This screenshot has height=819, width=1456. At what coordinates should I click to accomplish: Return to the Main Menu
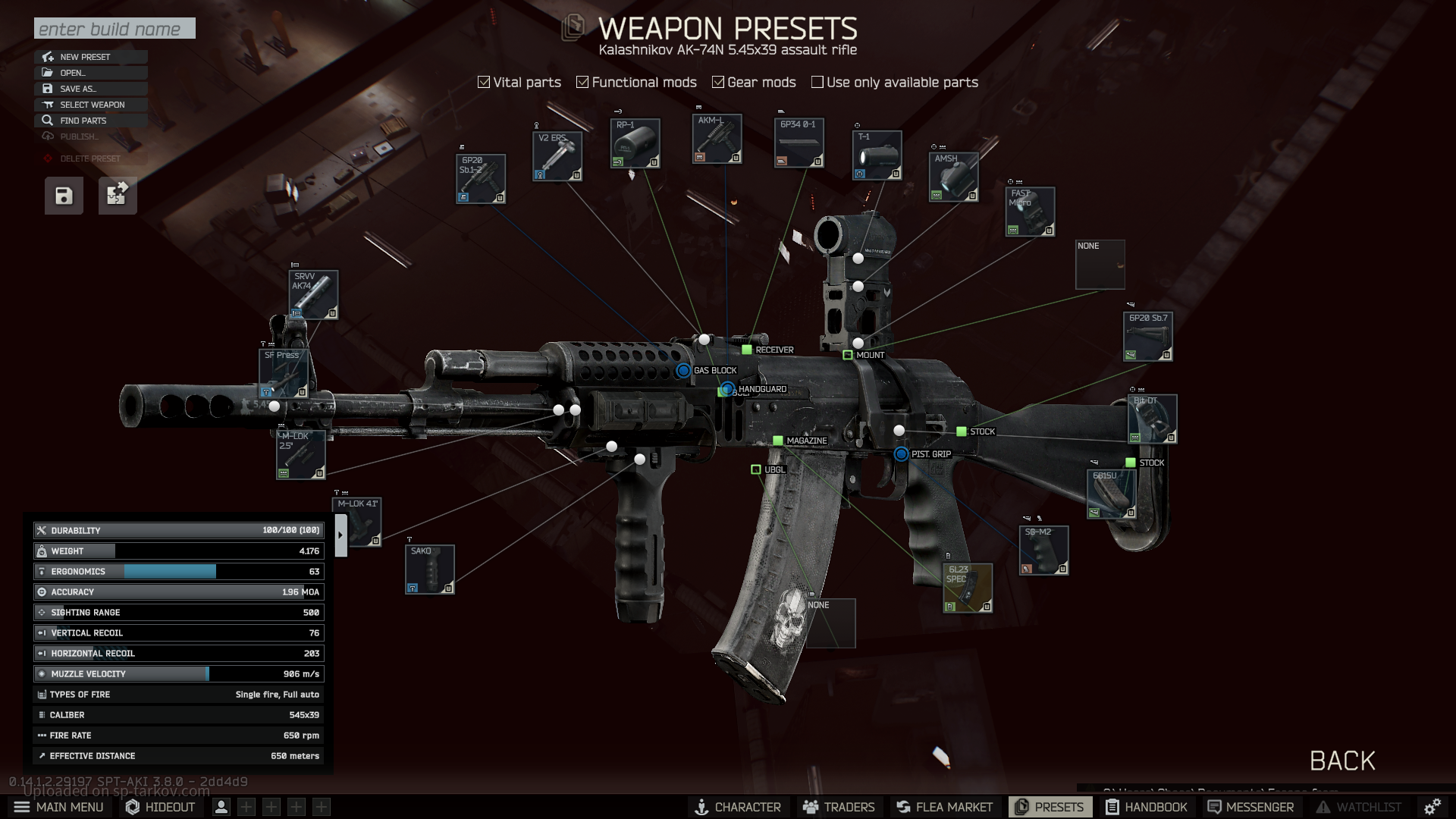[x=59, y=807]
